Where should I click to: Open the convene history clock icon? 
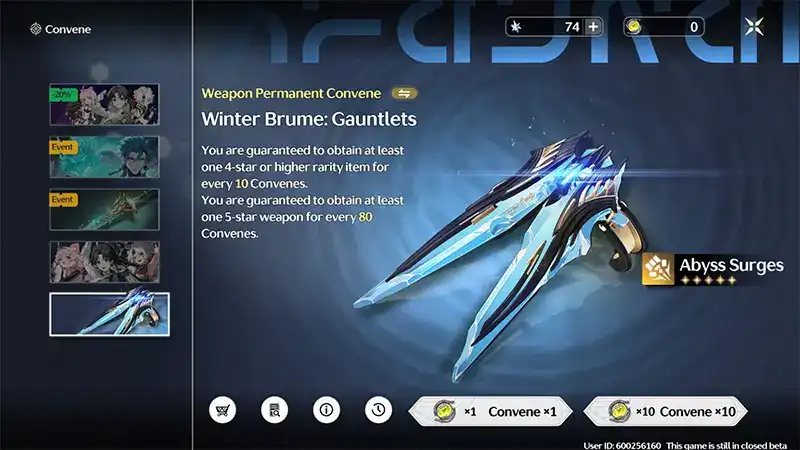click(377, 409)
